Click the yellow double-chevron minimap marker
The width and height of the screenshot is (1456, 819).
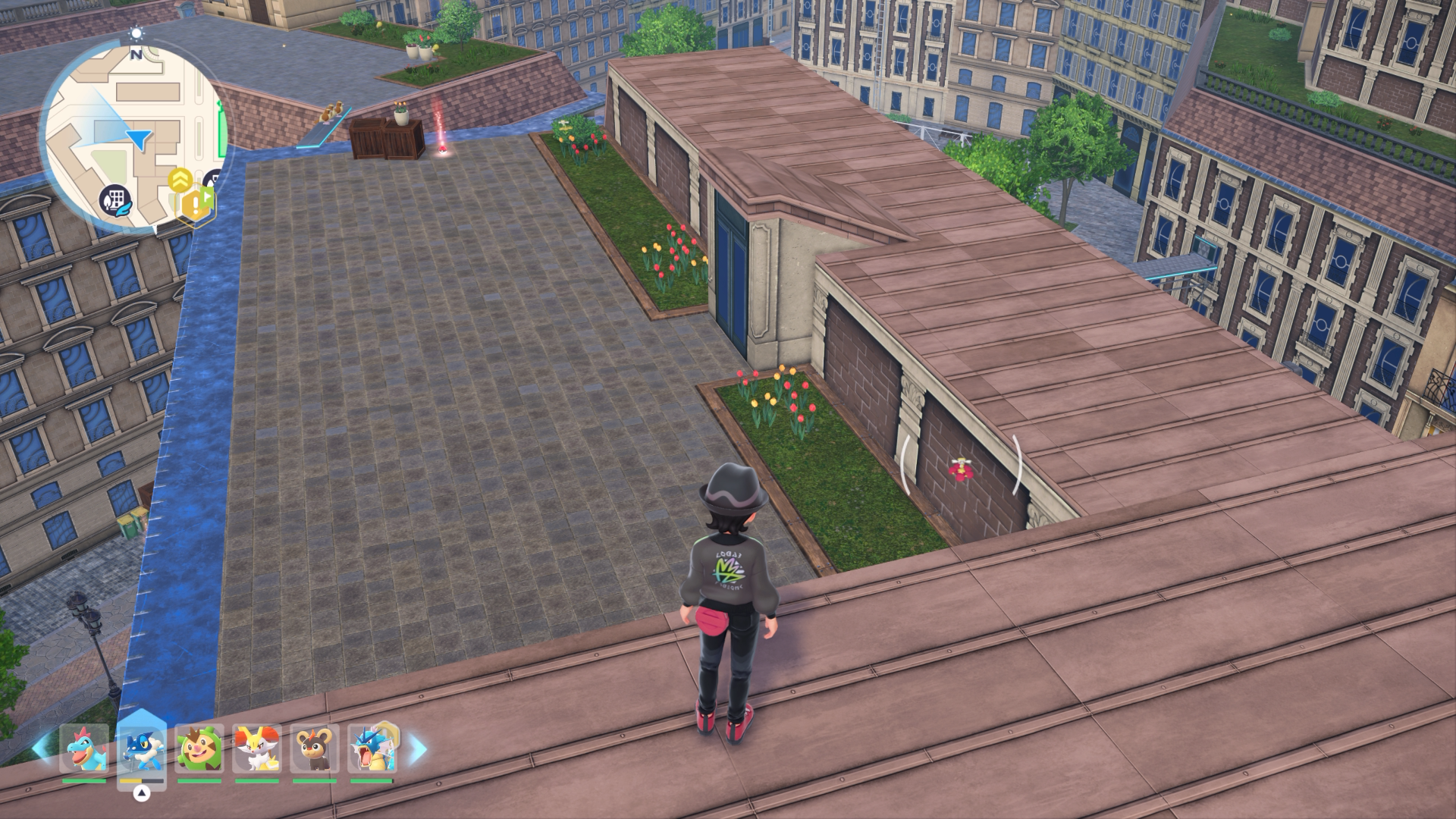pos(180,179)
